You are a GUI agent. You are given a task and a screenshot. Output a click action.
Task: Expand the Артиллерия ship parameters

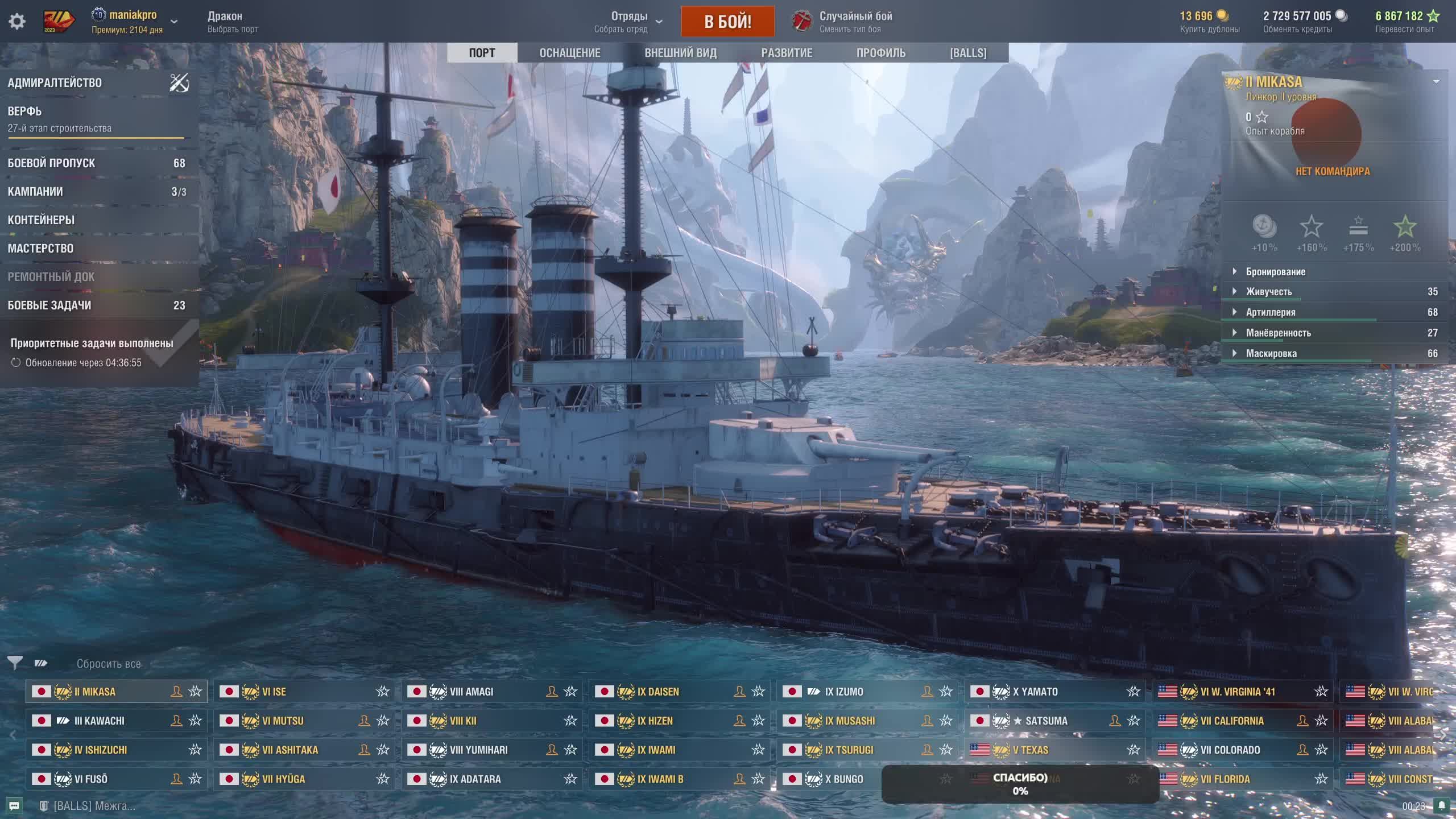1271,312
